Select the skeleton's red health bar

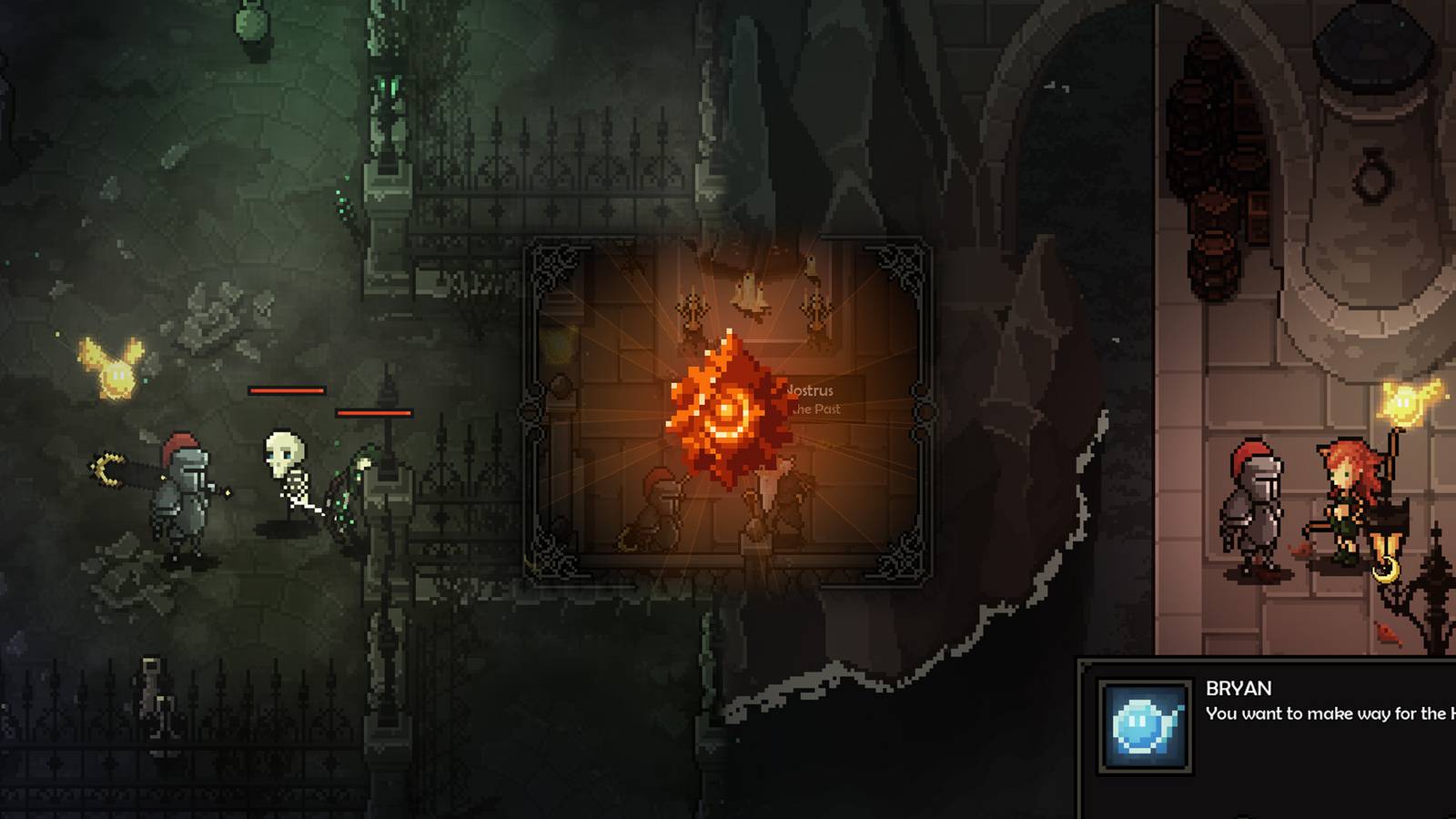(287, 389)
